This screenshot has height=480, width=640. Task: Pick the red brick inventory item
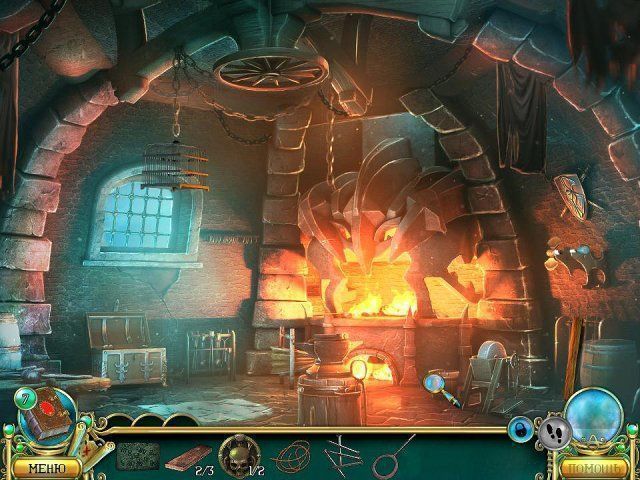click(x=185, y=455)
